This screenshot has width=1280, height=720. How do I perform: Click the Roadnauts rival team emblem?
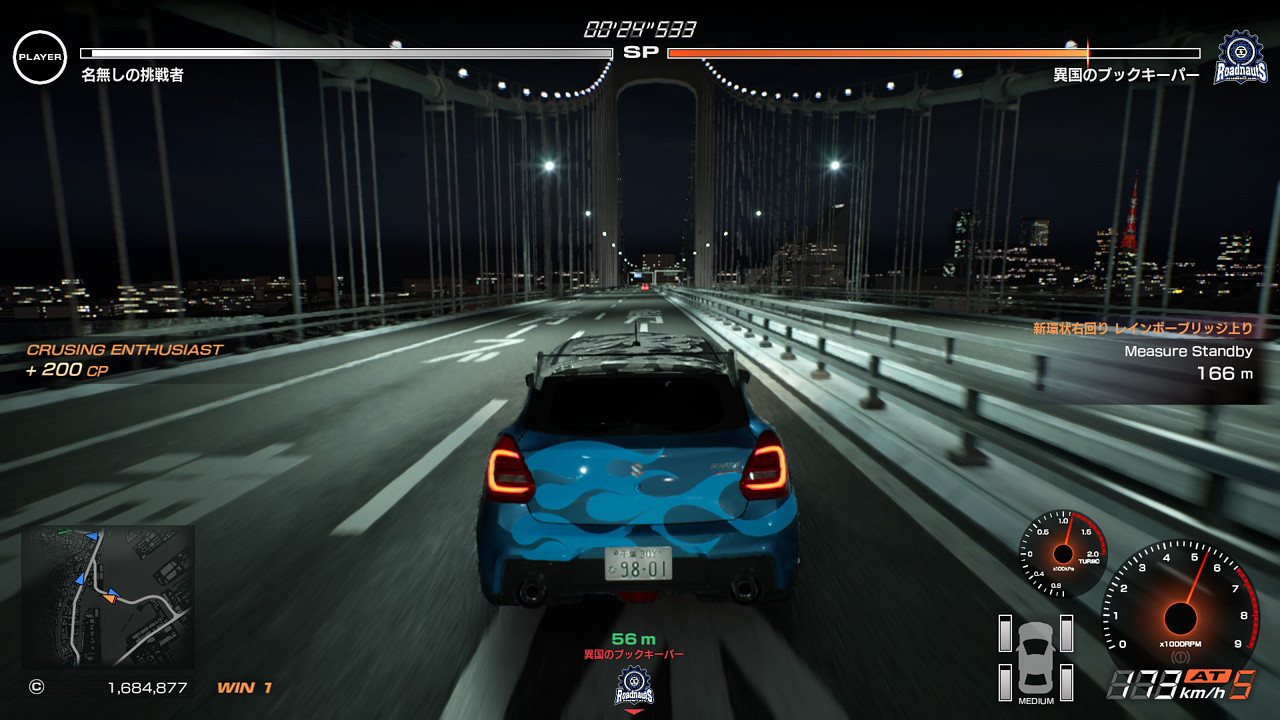tap(1241, 58)
